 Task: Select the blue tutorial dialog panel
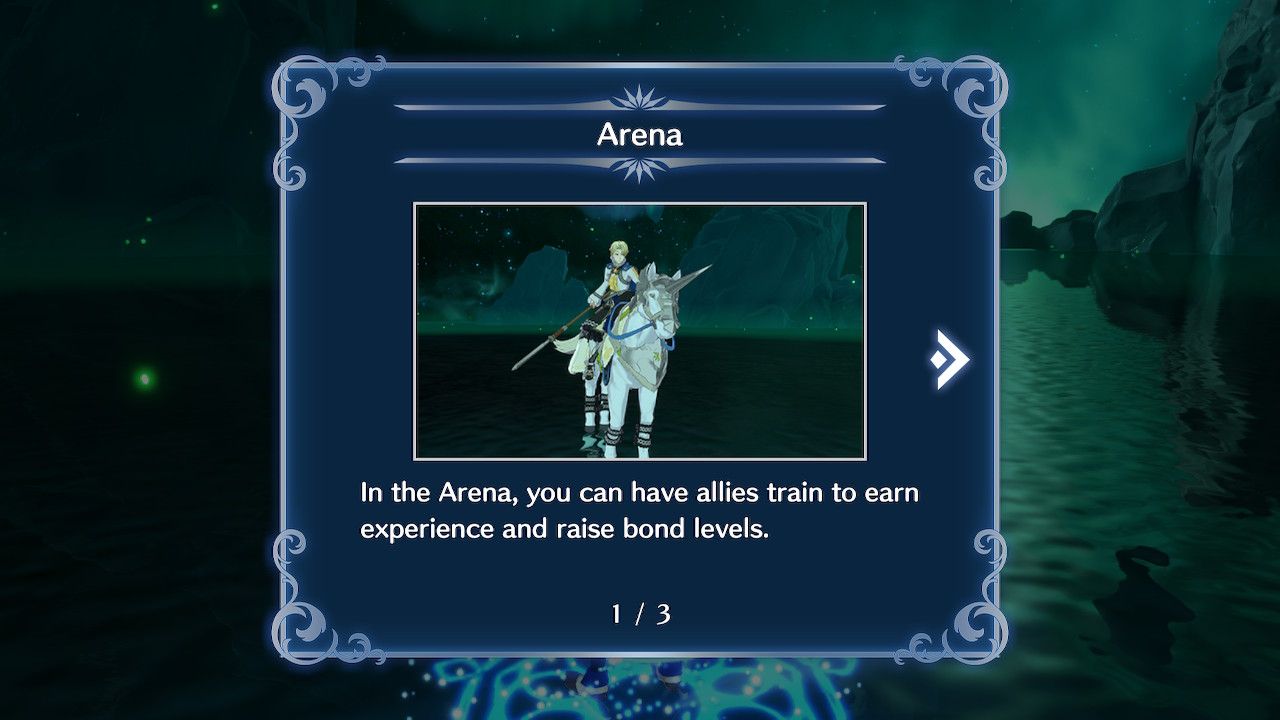point(640,360)
